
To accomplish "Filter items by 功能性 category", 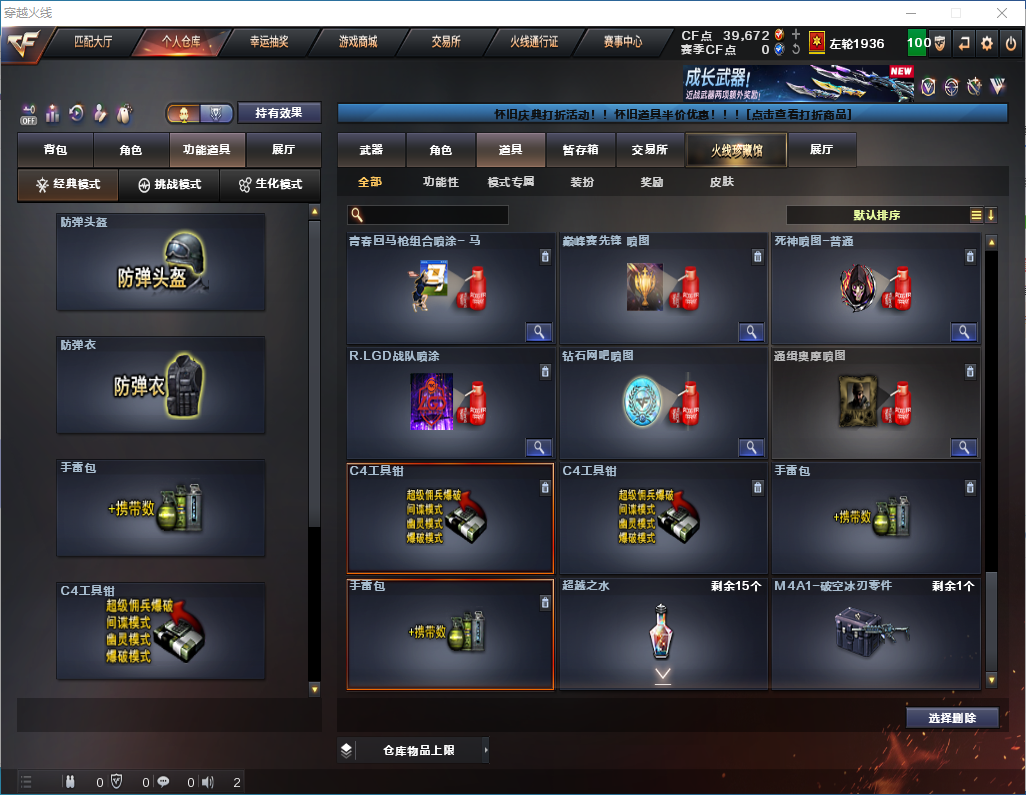I will click(440, 182).
